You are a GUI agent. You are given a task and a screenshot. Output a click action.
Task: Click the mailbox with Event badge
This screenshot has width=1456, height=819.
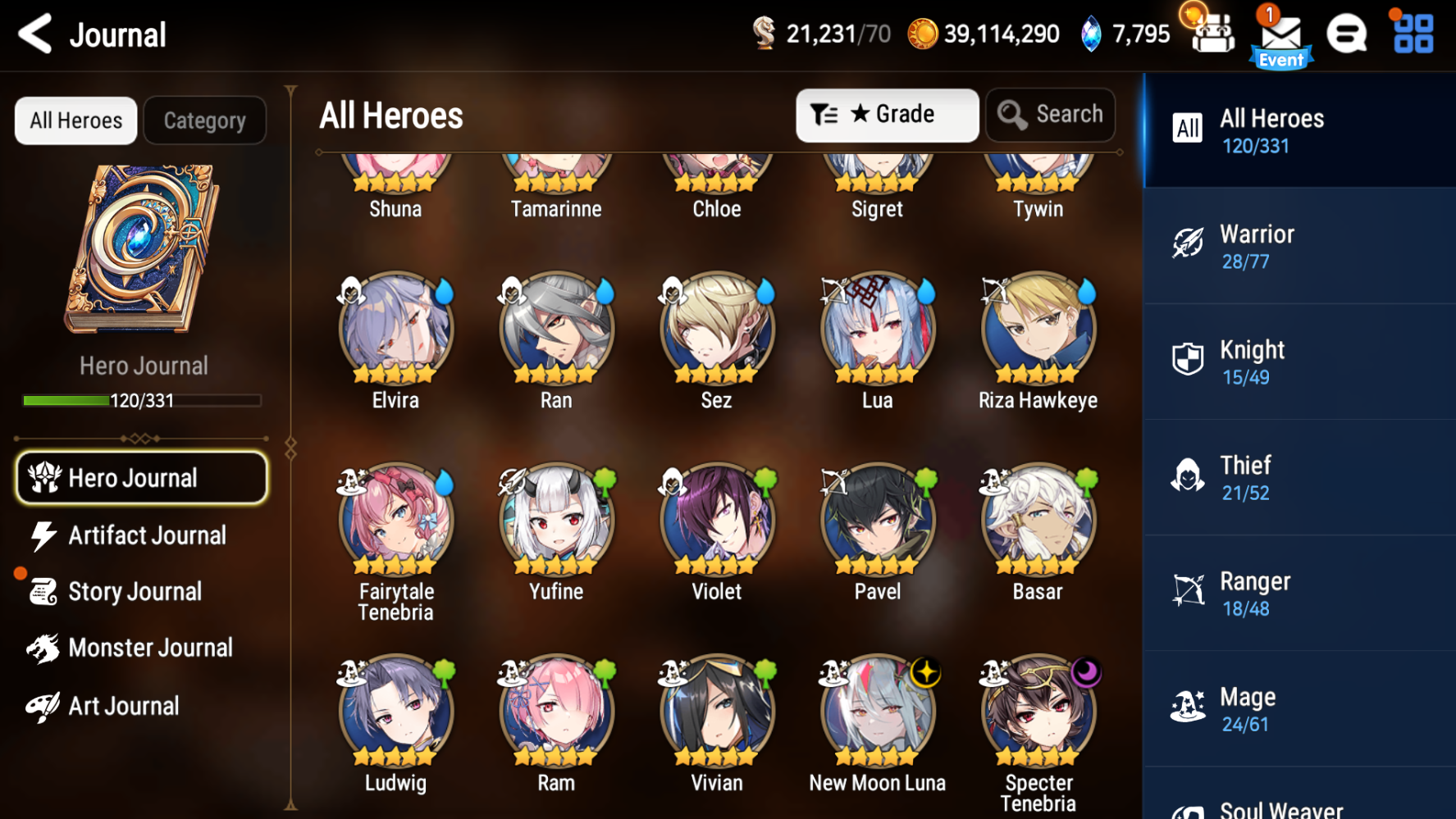click(1281, 34)
